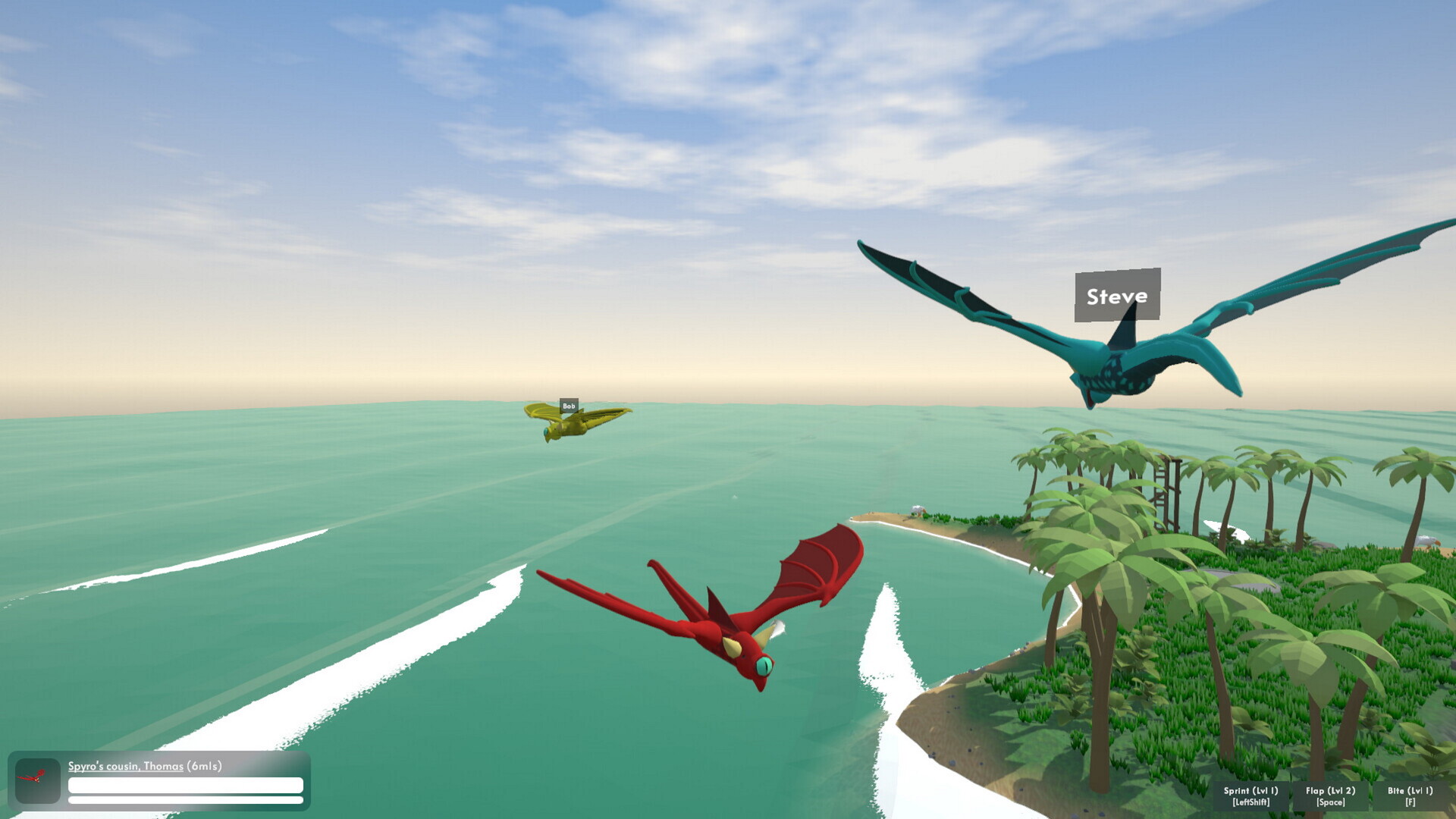Click the white object on the beach
This screenshot has height=819, width=1456.
916,510
